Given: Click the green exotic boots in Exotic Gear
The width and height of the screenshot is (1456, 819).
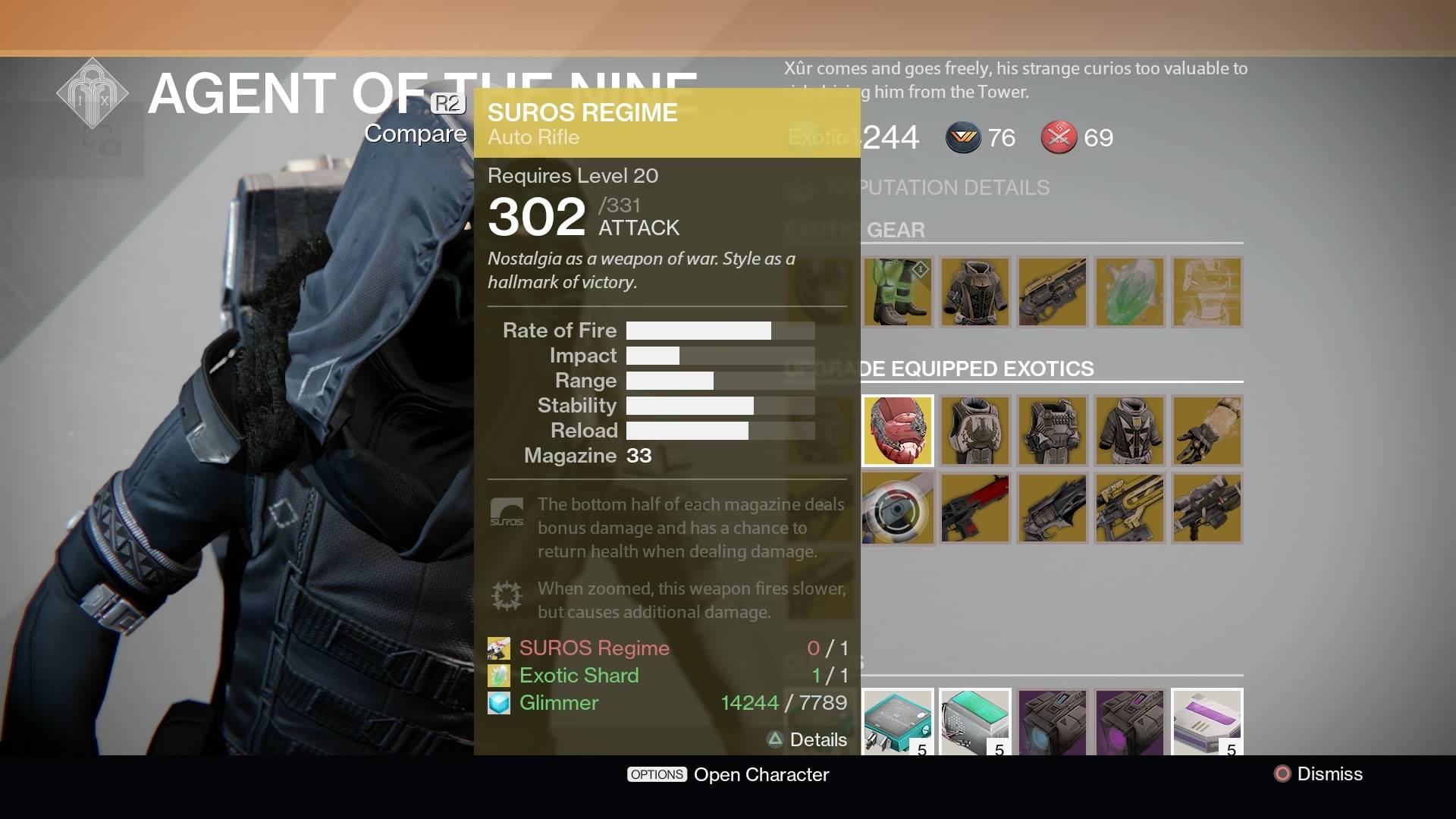Looking at the screenshot, I should (x=898, y=292).
